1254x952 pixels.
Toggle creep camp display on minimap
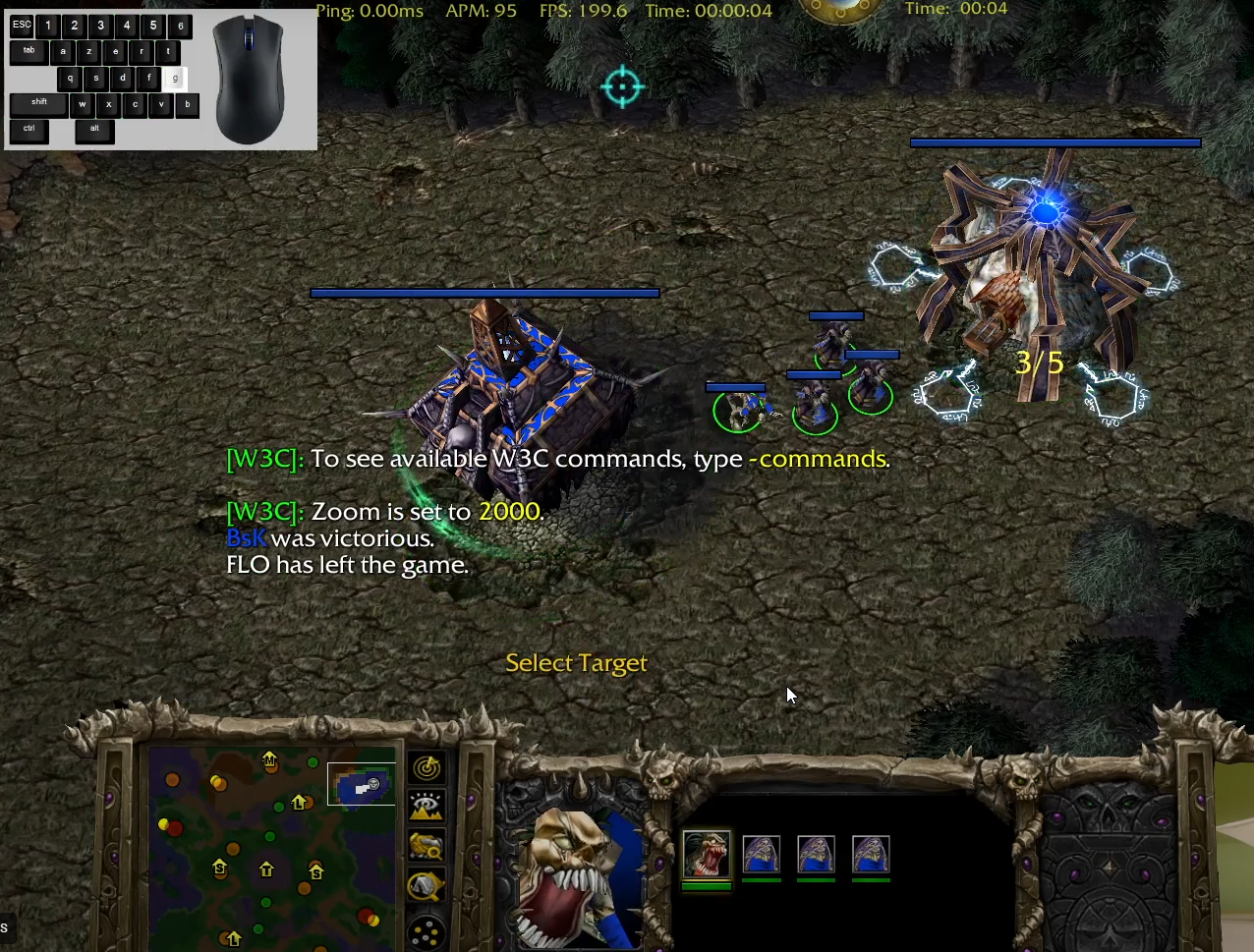click(427, 886)
